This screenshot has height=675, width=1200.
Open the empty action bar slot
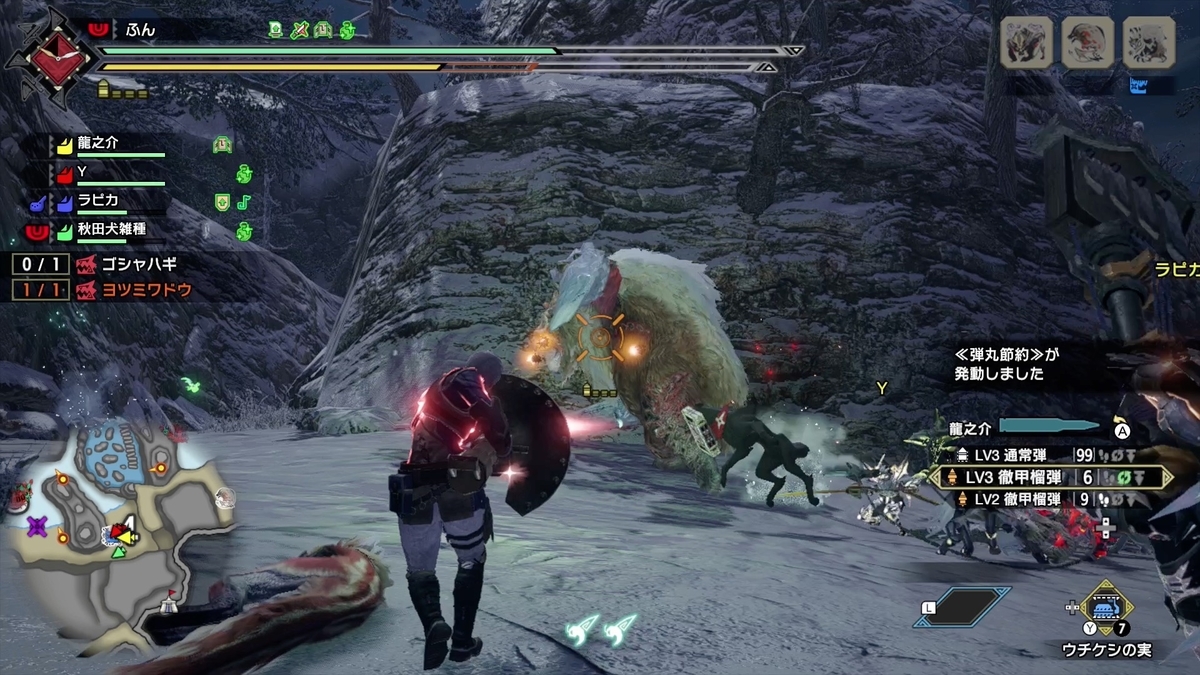tap(961, 607)
